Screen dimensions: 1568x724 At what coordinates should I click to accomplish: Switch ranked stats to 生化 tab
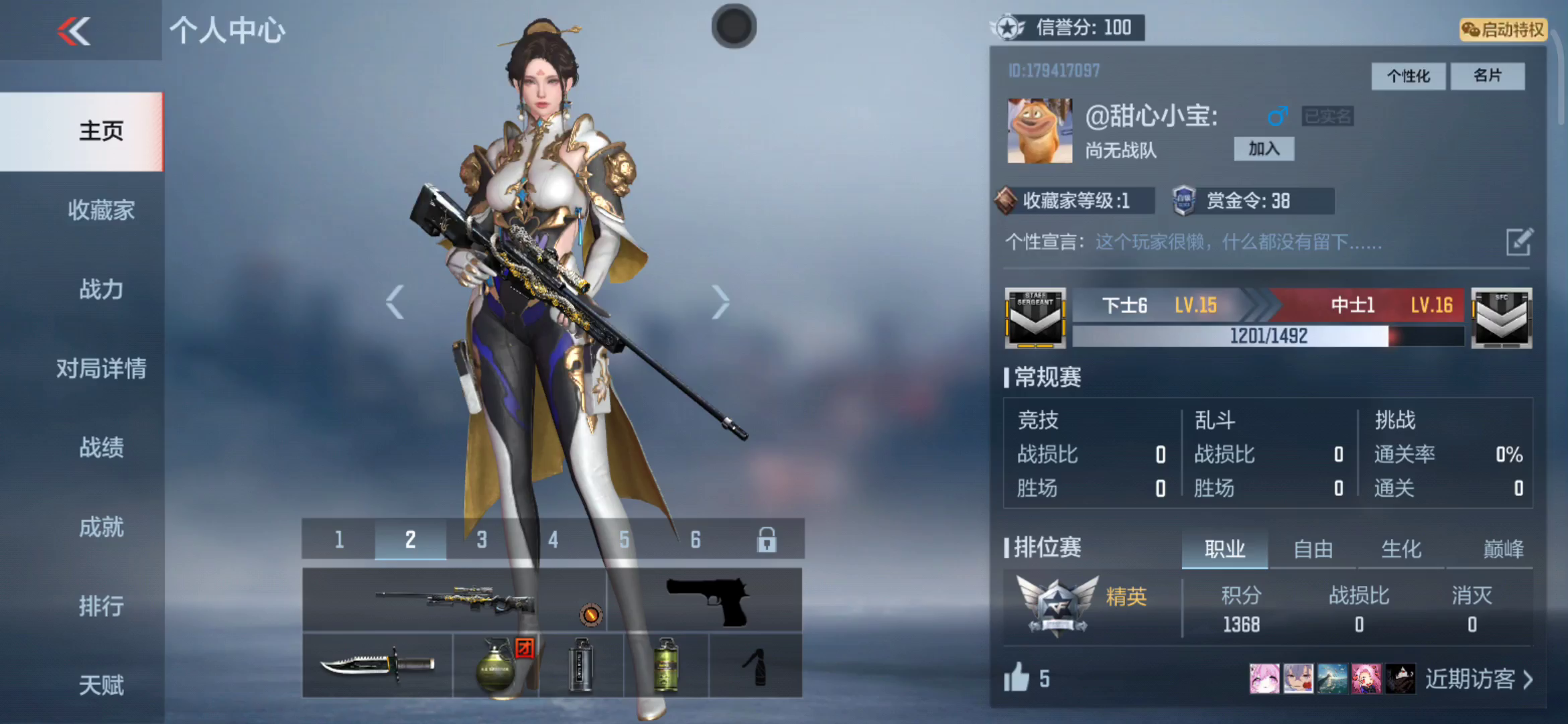coord(1401,550)
